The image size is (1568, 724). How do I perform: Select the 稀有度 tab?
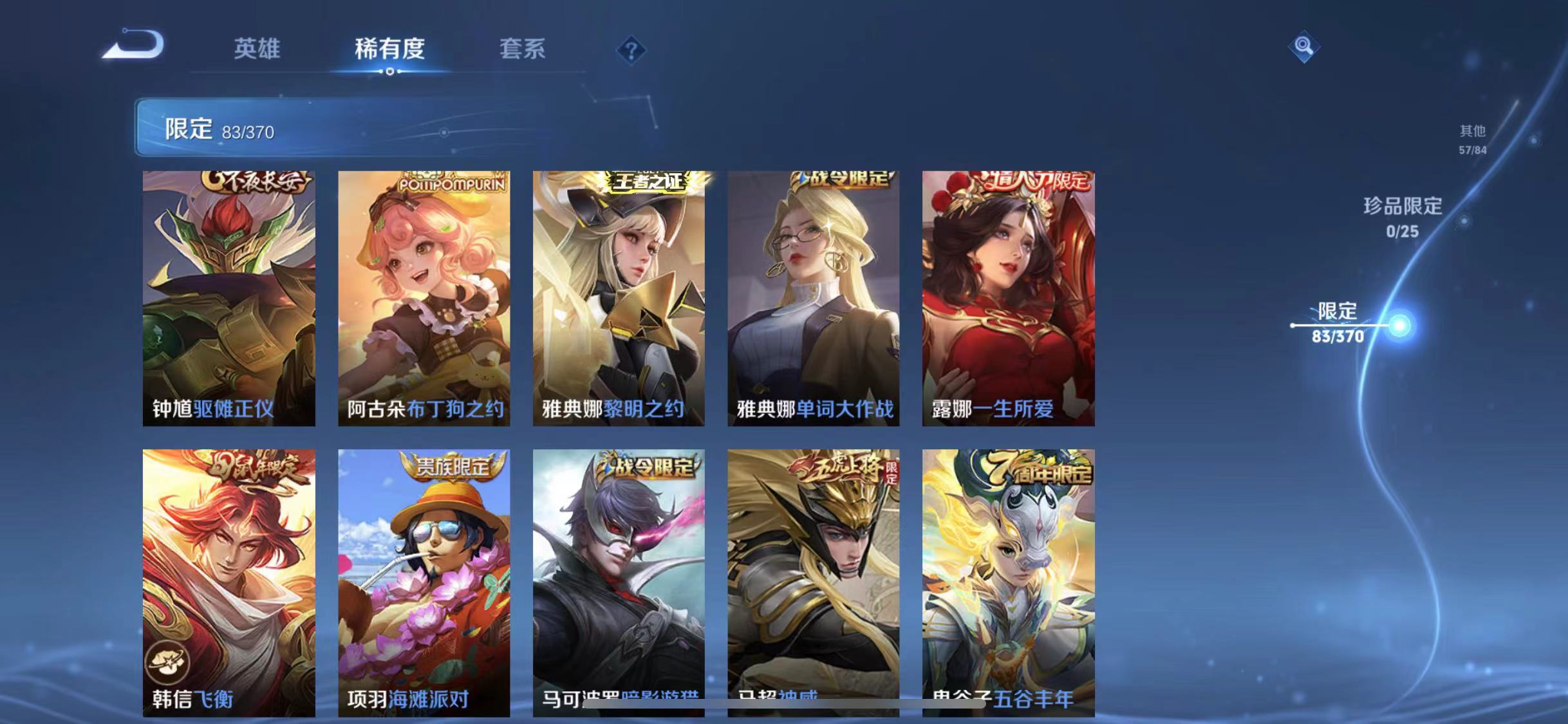390,49
